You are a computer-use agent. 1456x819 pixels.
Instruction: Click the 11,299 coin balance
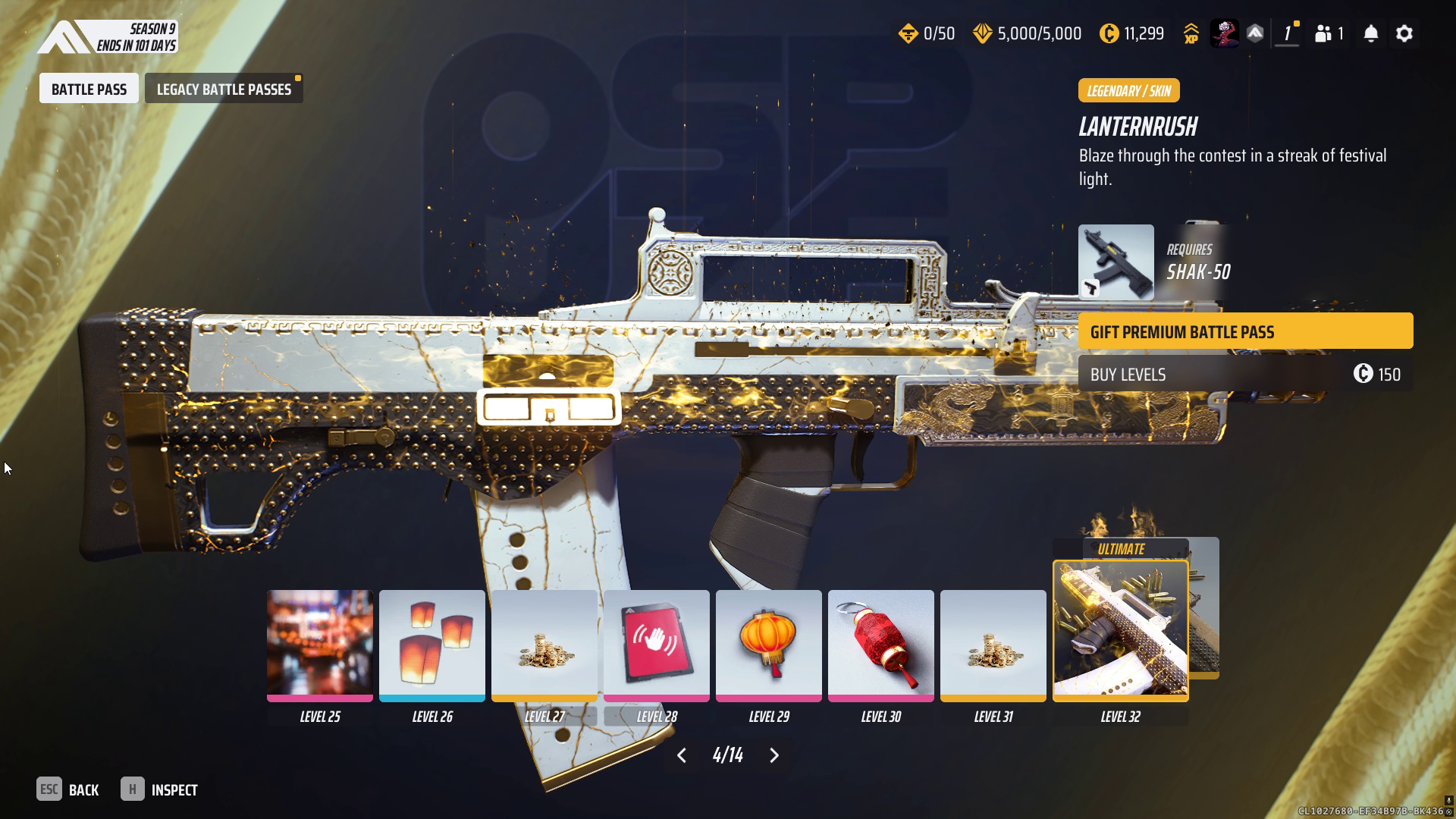click(x=1132, y=33)
